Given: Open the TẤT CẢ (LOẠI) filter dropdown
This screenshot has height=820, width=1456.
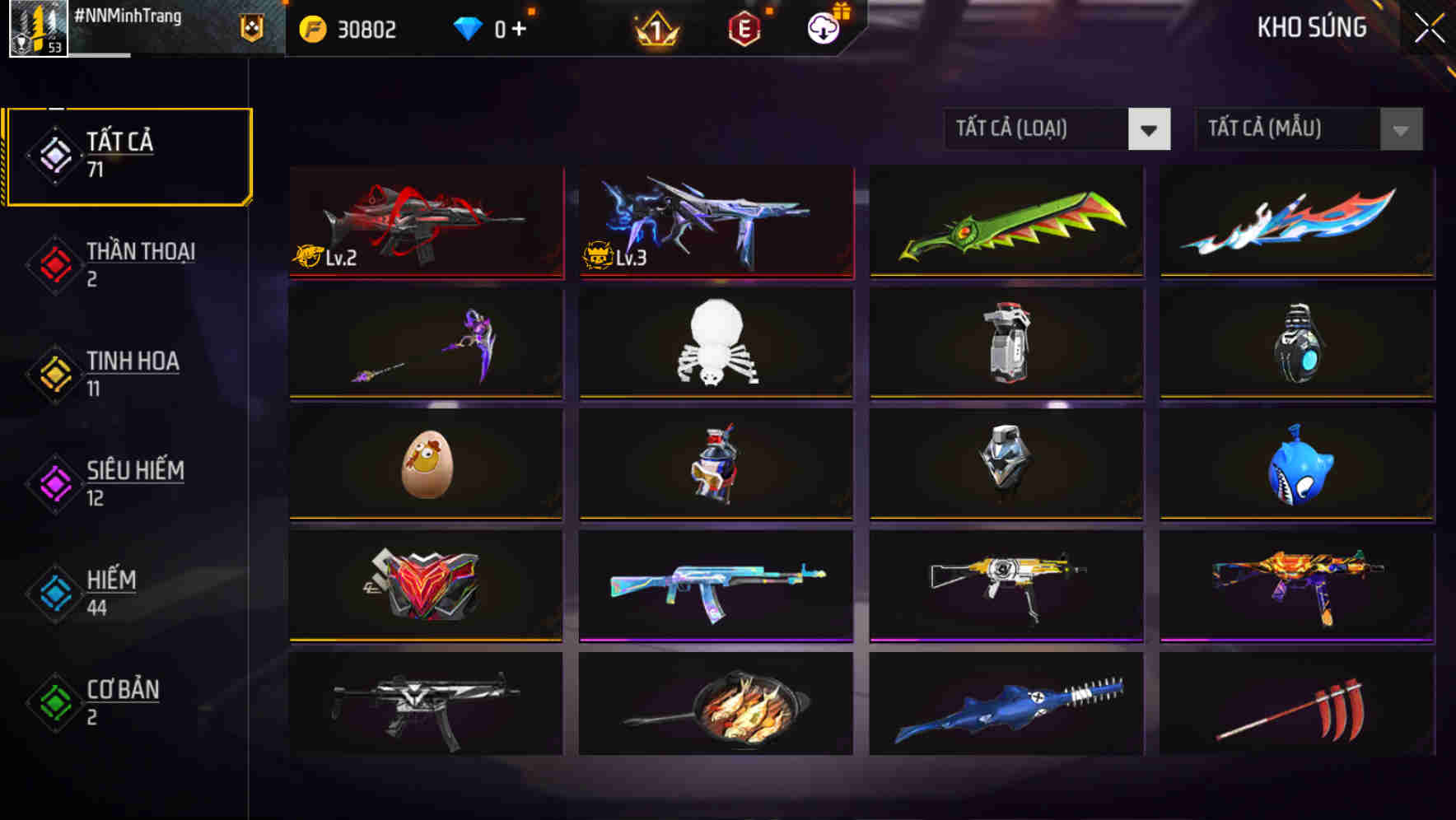Looking at the screenshot, I should (x=1057, y=129).
